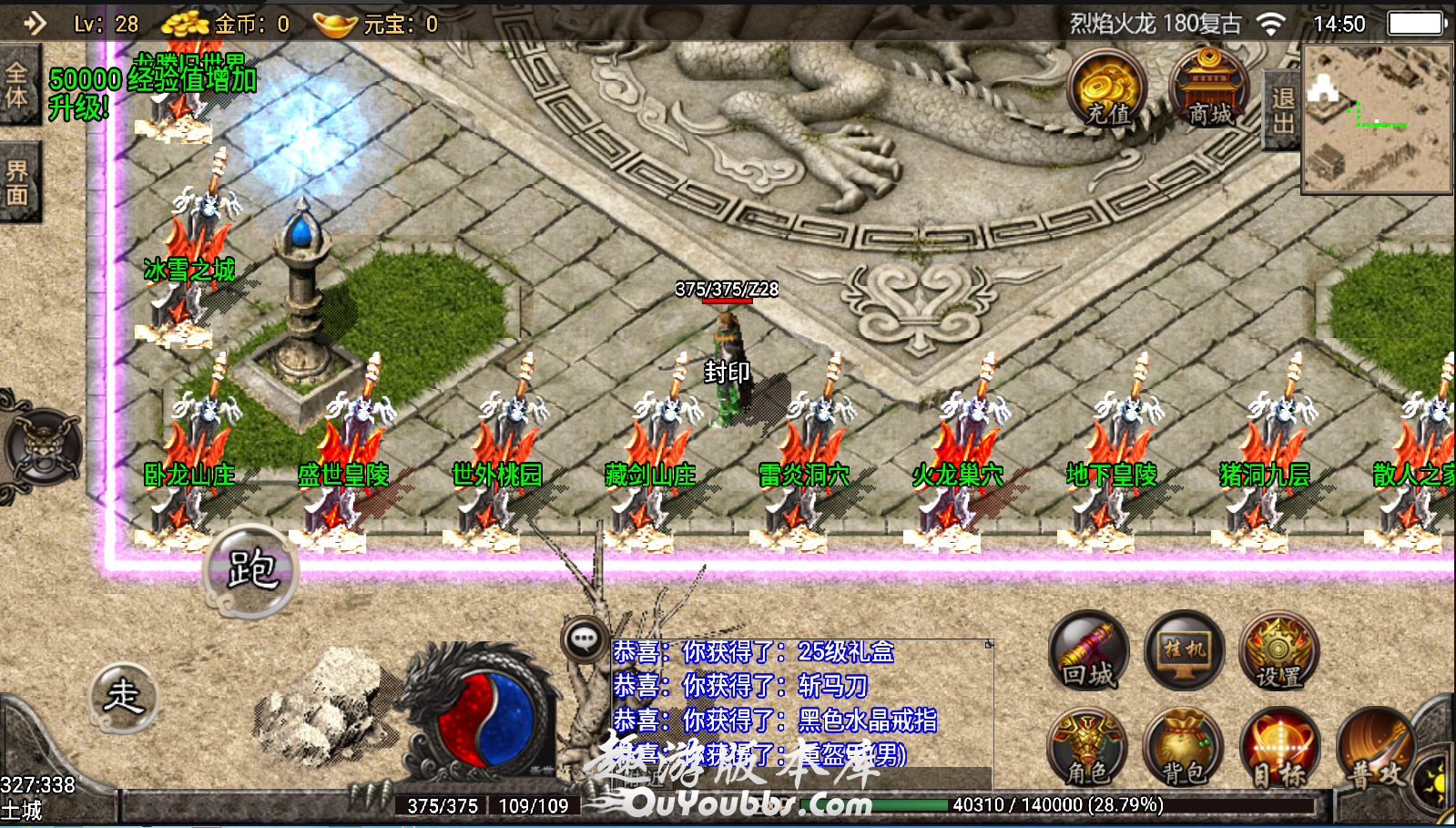Open the 背包 bag inventory
The width and height of the screenshot is (1456, 828).
coord(1184,749)
